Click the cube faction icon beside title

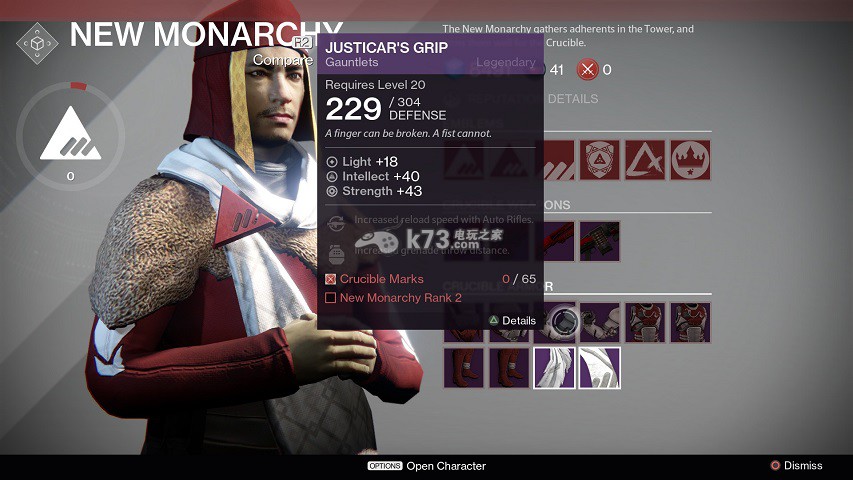click(x=37, y=44)
